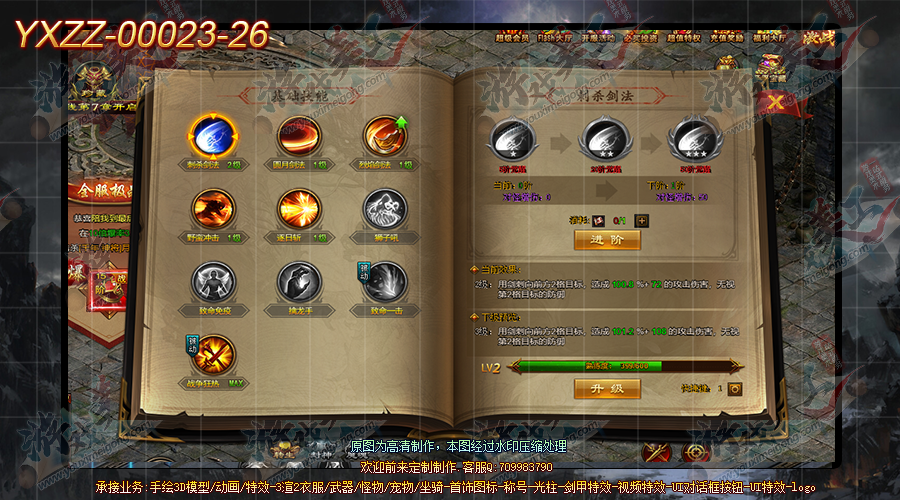The height and width of the screenshot is (500, 900).
Task: Open the 超级会员 menu
Action: tap(512, 37)
